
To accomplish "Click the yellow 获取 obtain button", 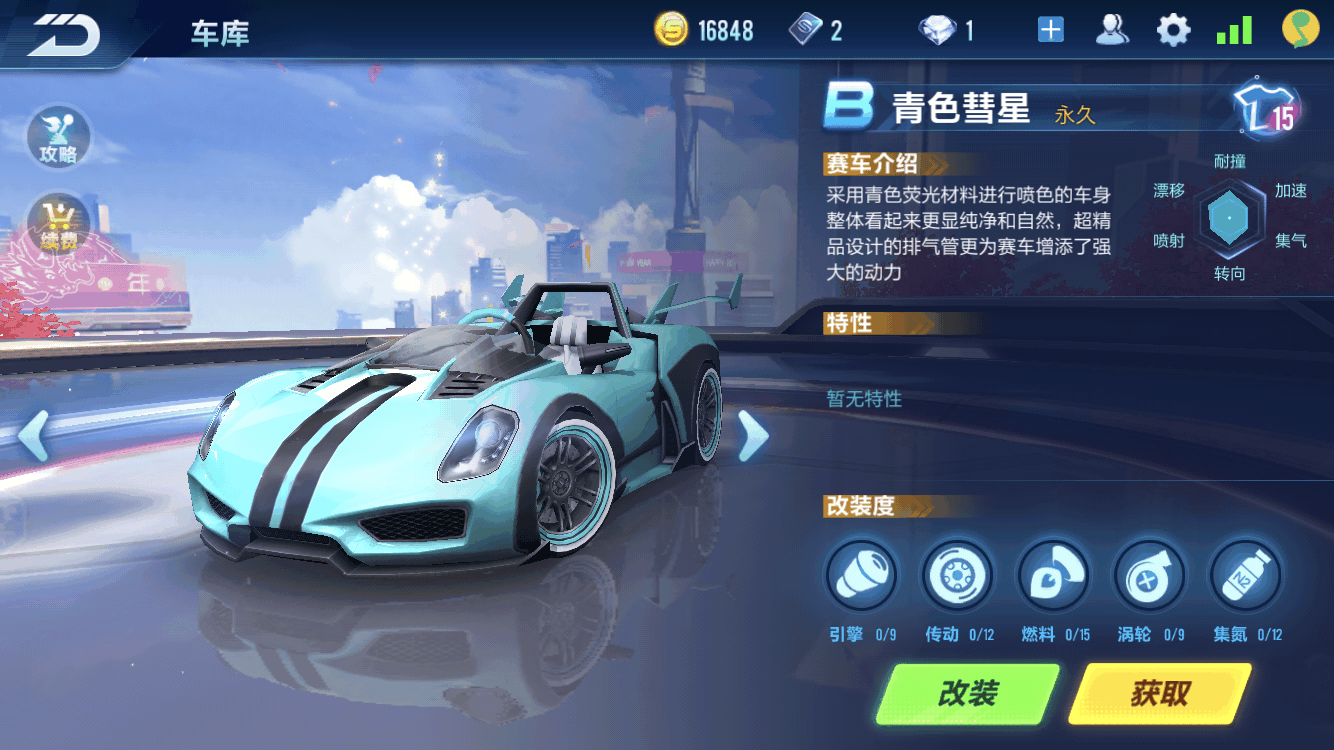I will (x=1160, y=693).
